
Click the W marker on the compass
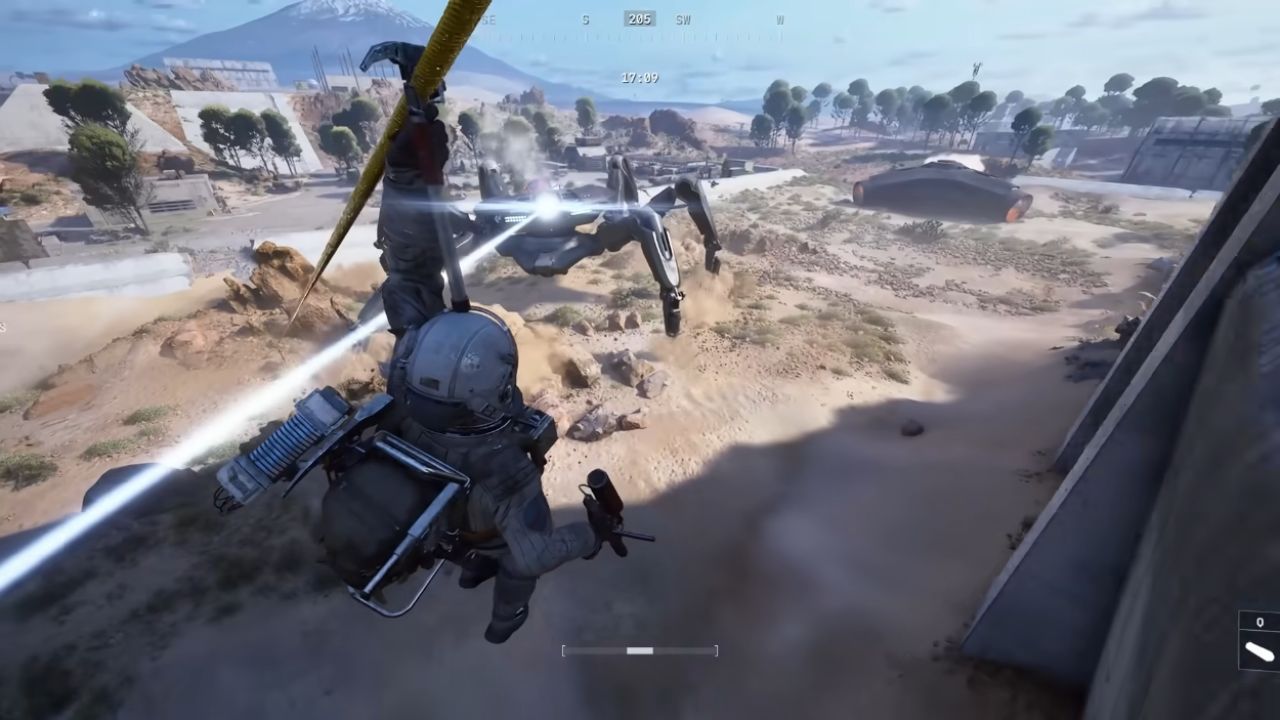tap(780, 19)
